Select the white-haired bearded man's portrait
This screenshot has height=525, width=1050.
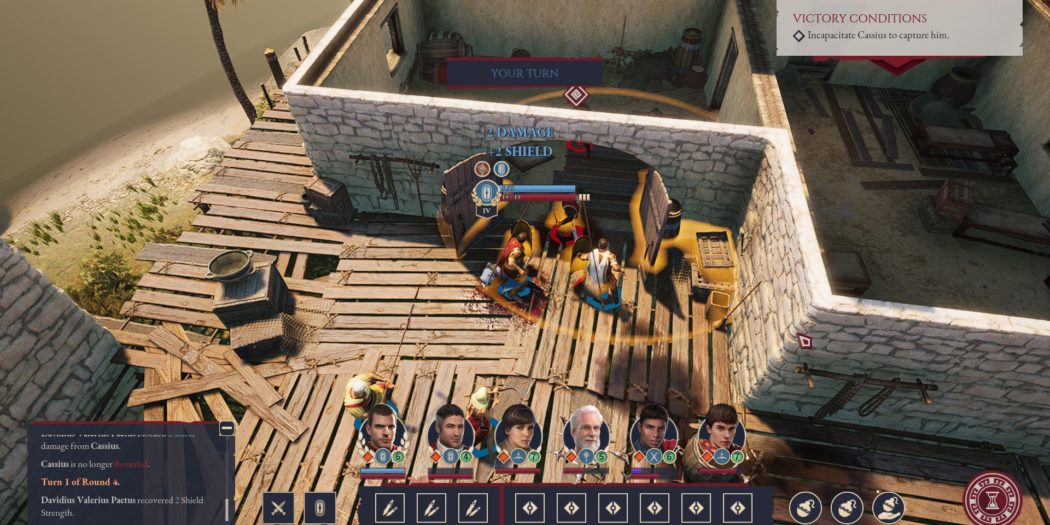click(586, 428)
